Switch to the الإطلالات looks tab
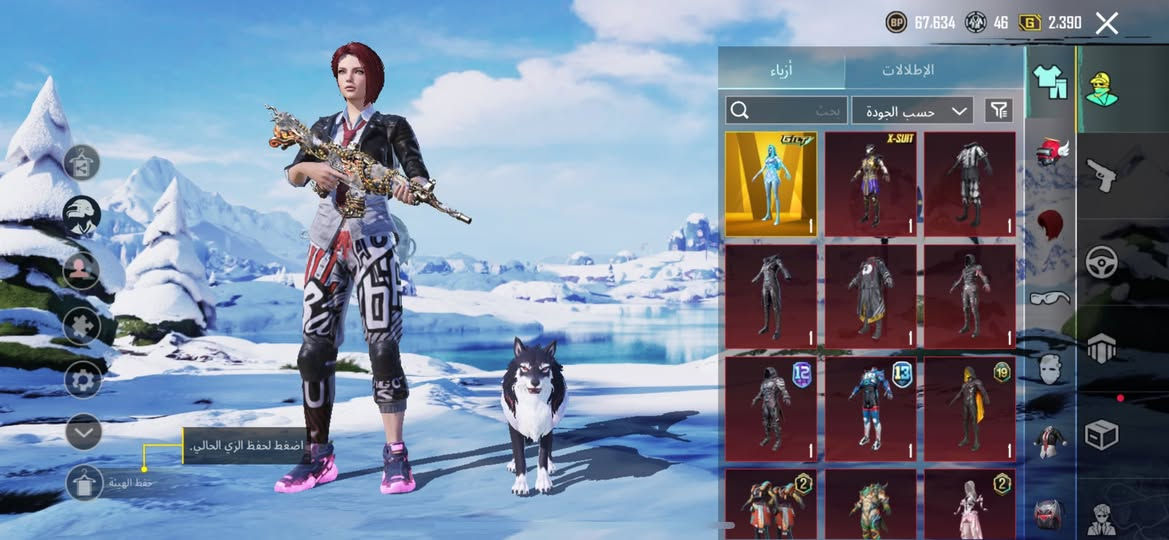 coord(907,70)
